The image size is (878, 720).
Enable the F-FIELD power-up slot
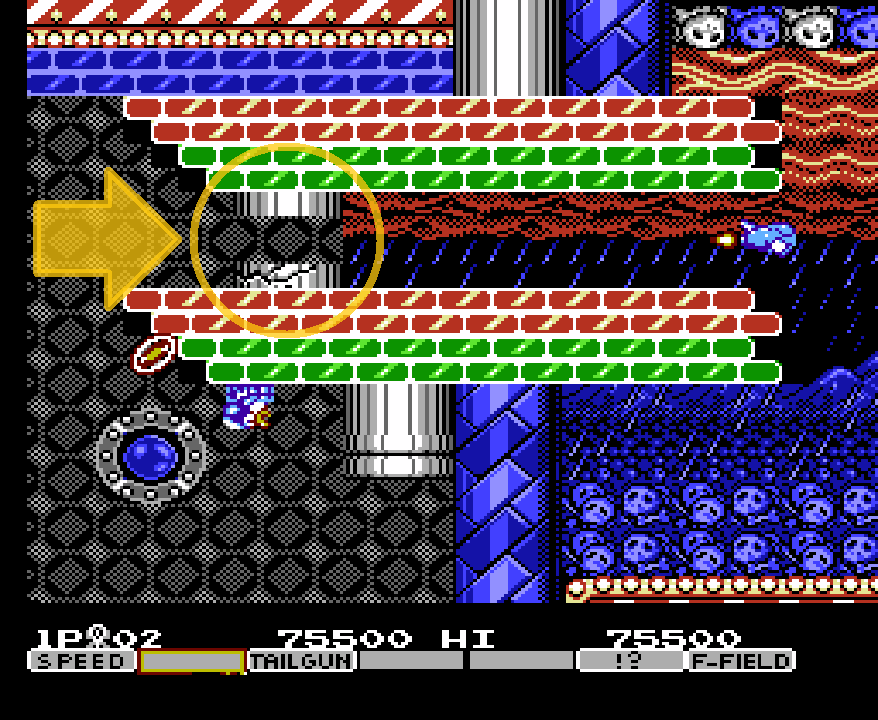[x=741, y=661]
